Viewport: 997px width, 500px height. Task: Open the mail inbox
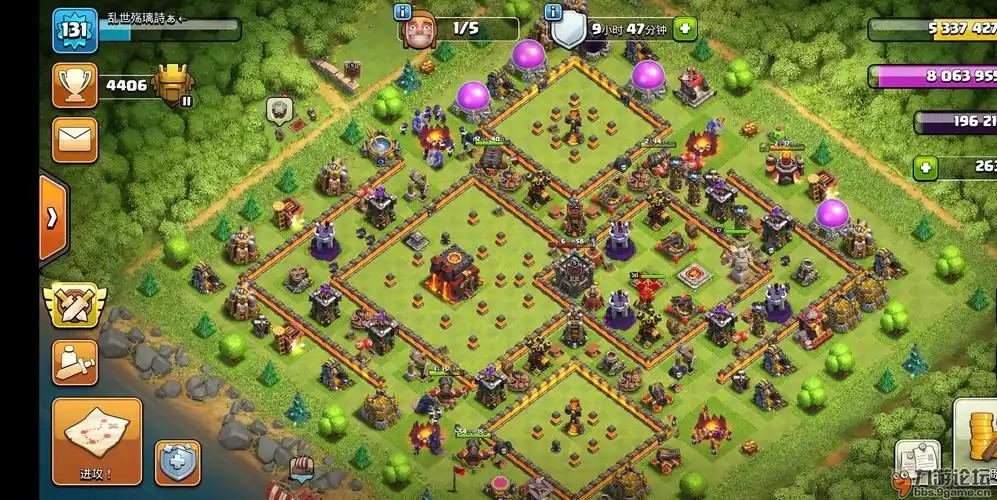tap(75, 139)
